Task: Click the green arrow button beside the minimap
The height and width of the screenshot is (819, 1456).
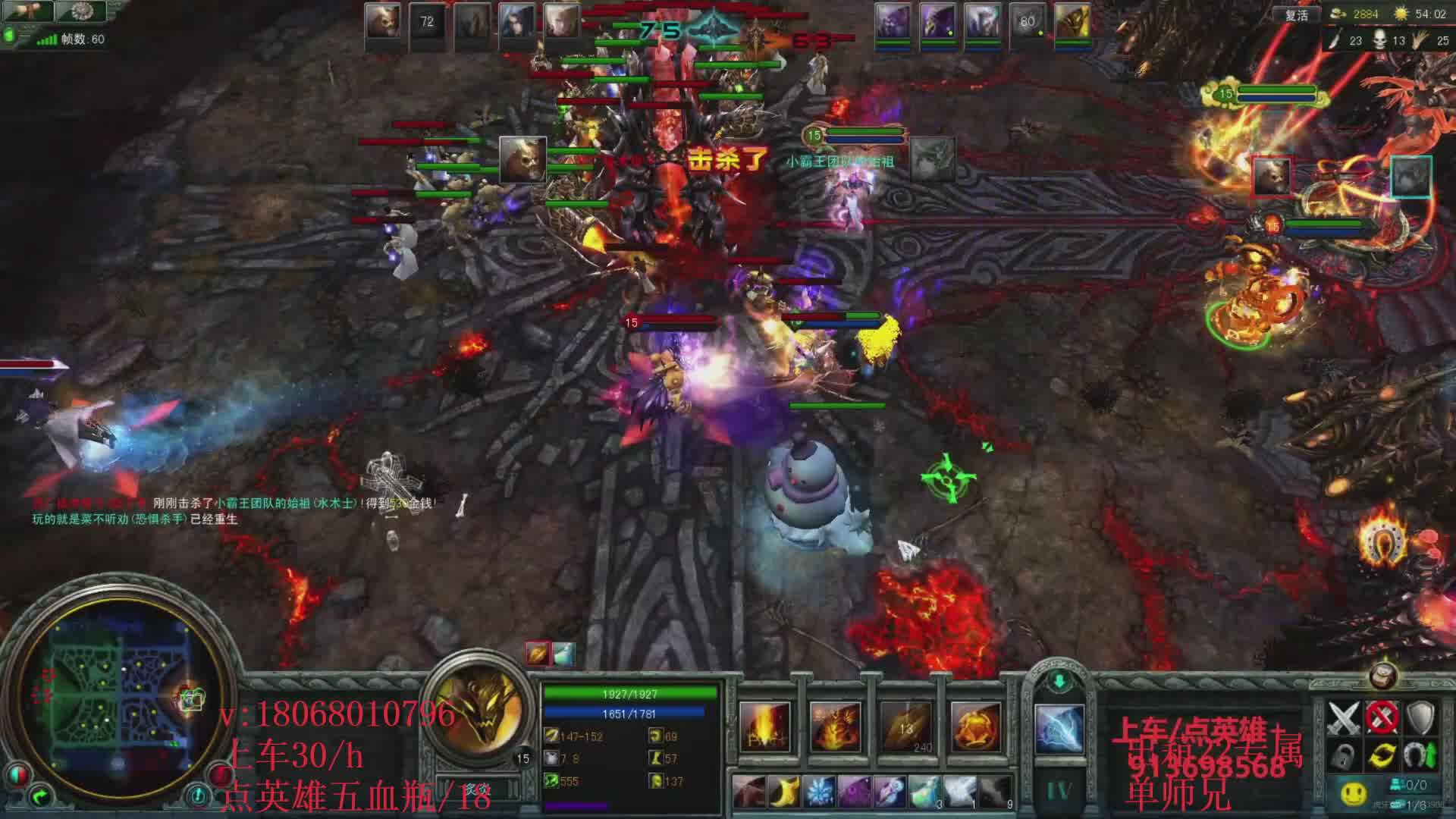Action: [40, 796]
